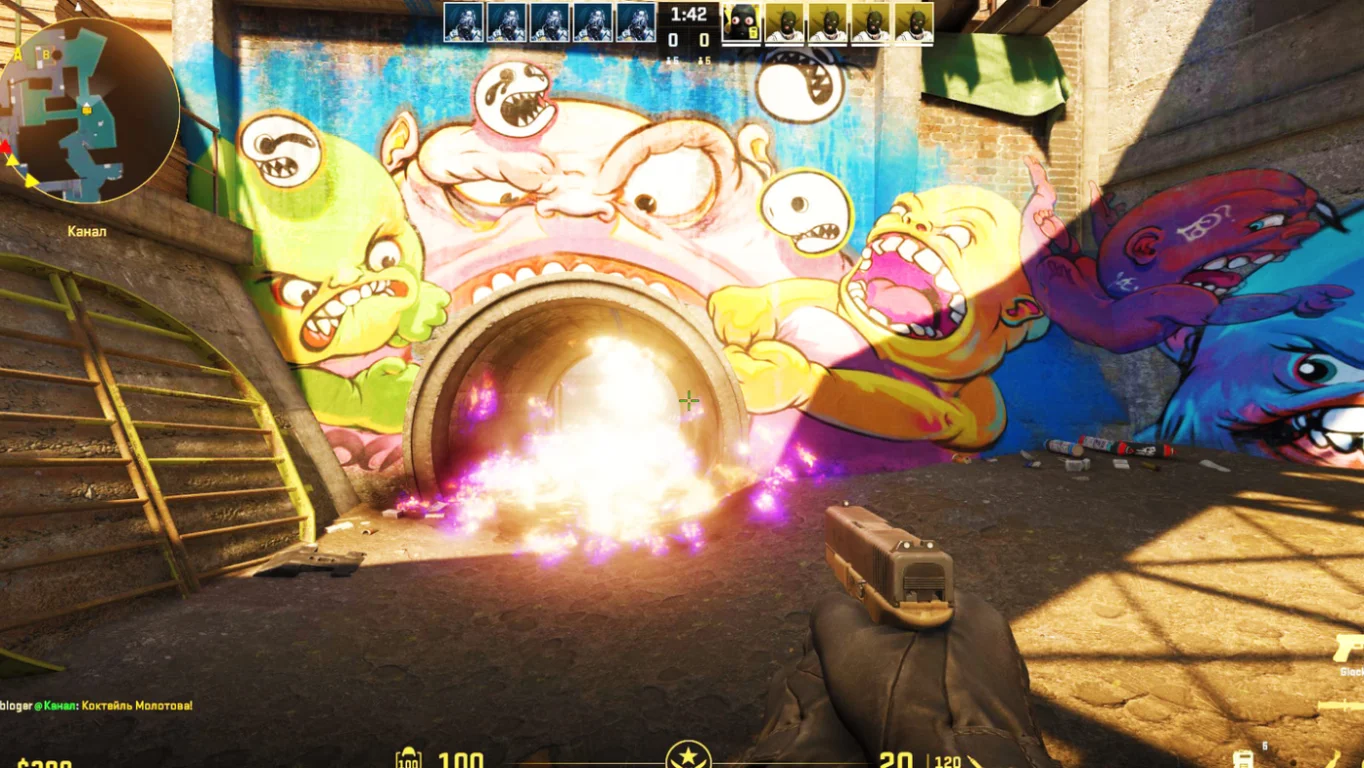Click the armor helmet icon

point(408,759)
